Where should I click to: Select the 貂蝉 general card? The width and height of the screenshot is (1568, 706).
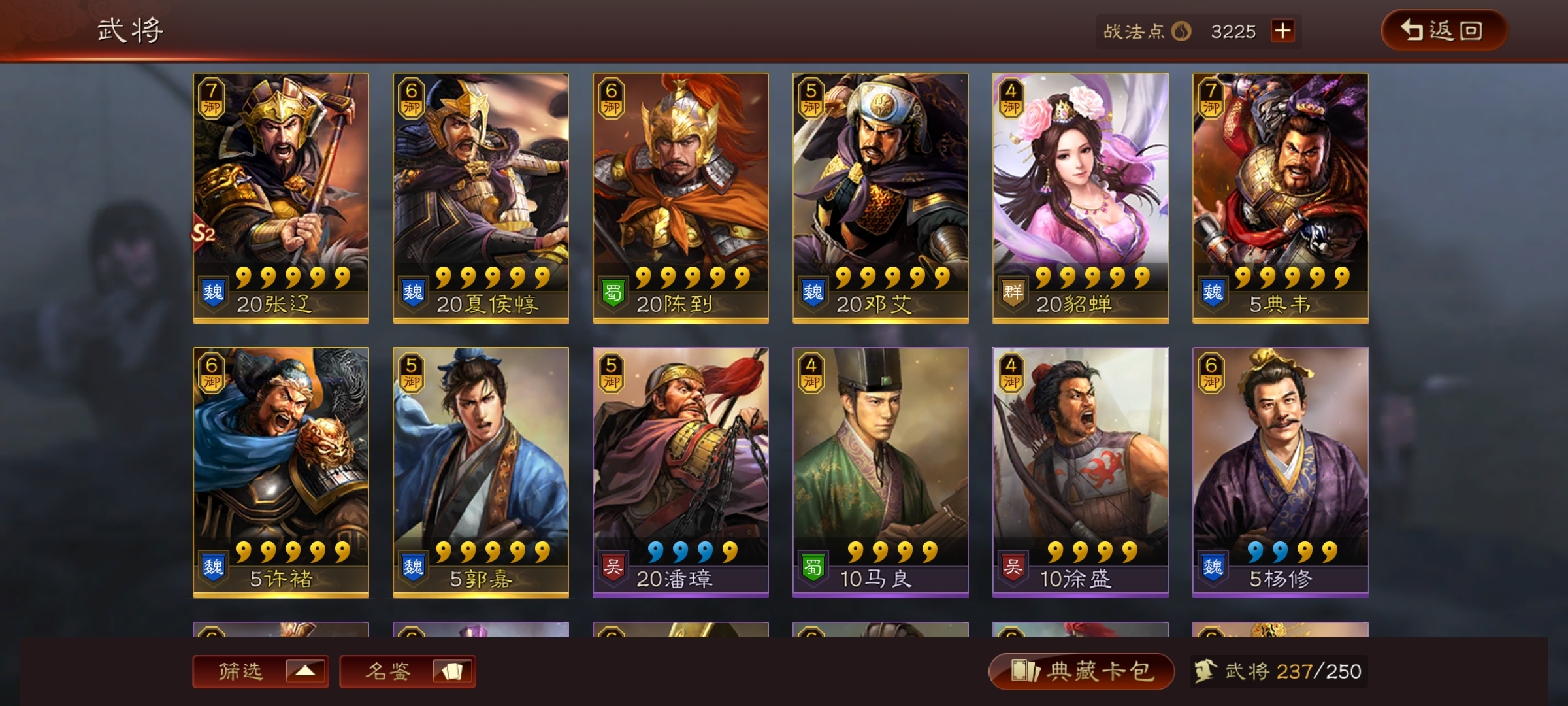click(x=1081, y=197)
